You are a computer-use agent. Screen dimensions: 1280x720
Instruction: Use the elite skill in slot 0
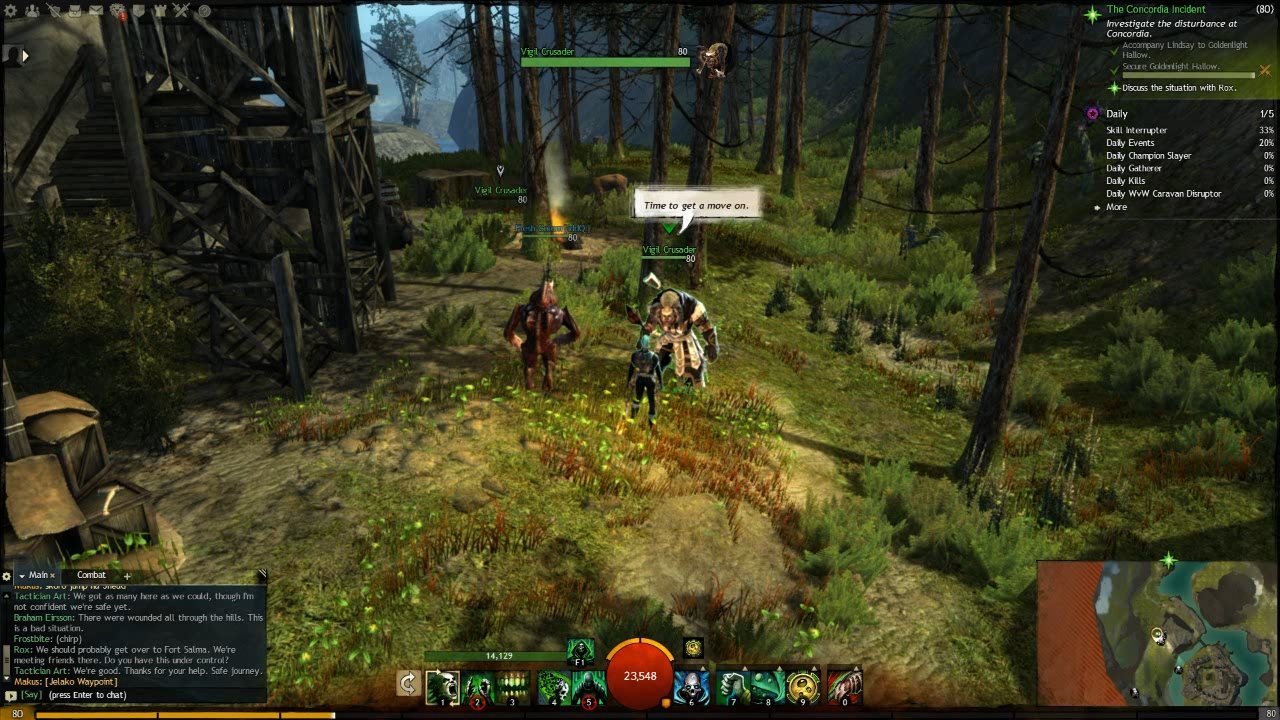(x=843, y=686)
